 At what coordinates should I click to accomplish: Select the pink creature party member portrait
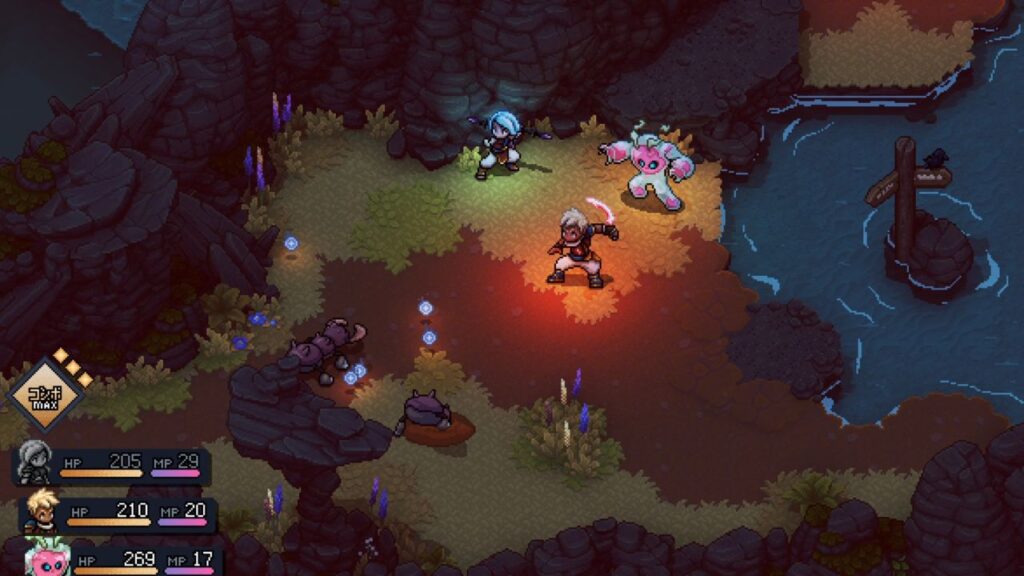click(48, 556)
